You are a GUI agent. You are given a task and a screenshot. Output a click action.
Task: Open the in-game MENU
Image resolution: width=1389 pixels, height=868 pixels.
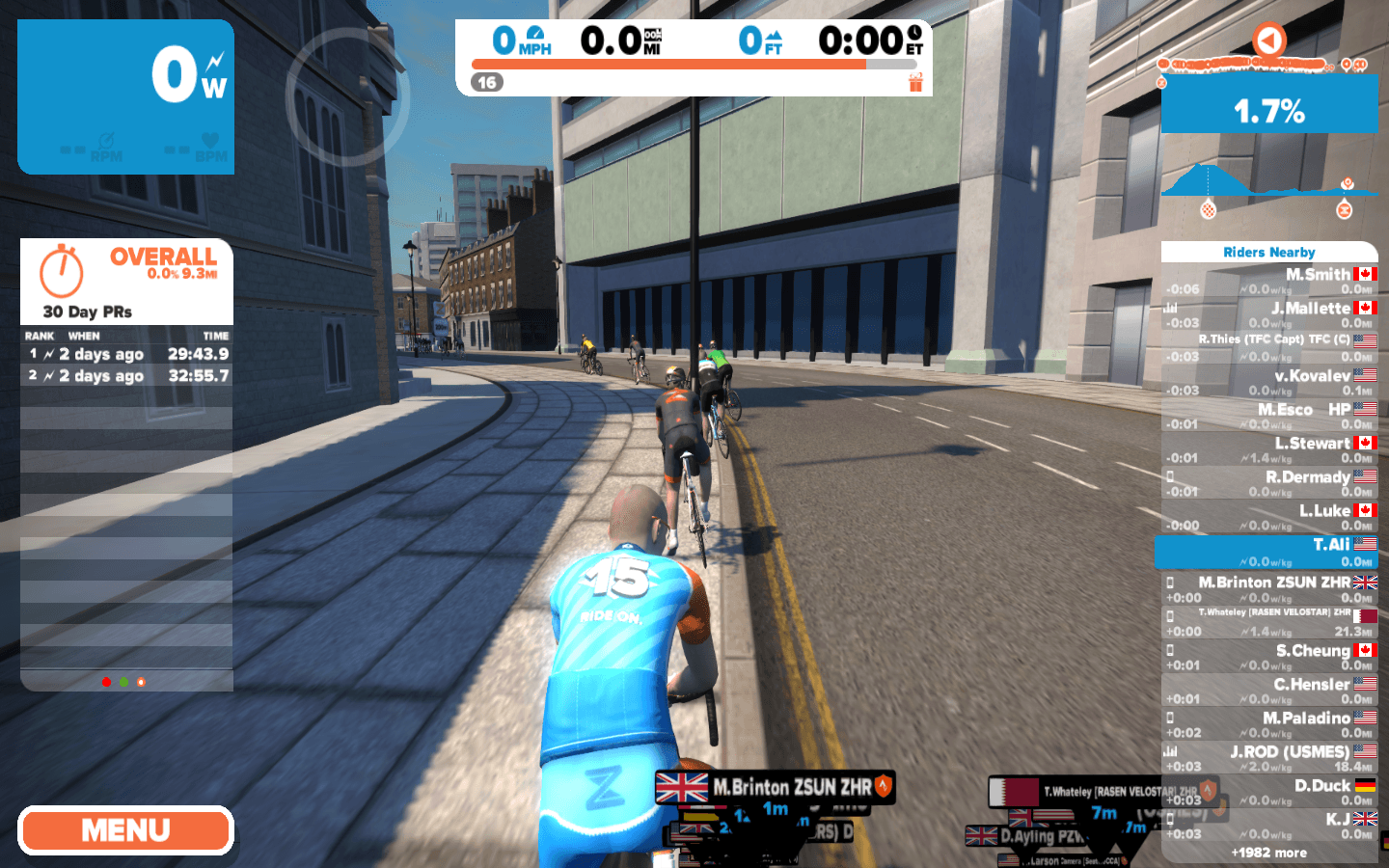coord(125,829)
